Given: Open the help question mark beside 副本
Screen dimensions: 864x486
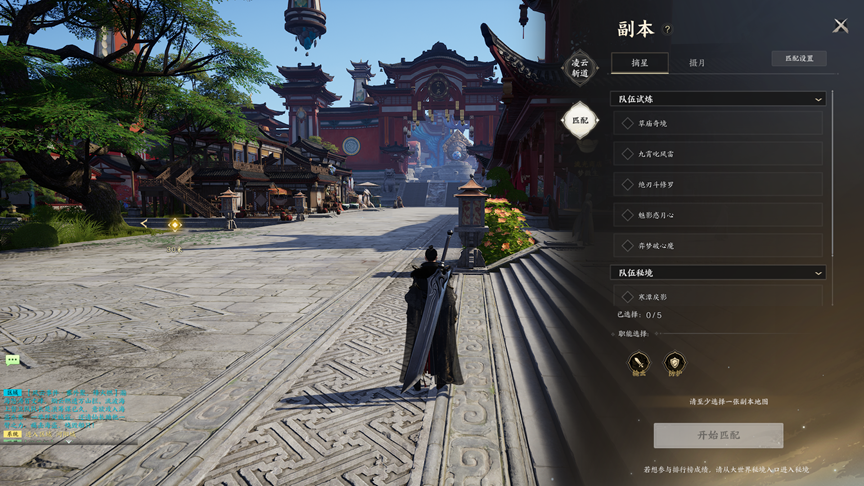Looking at the screenshot, I should coord(668,30).
